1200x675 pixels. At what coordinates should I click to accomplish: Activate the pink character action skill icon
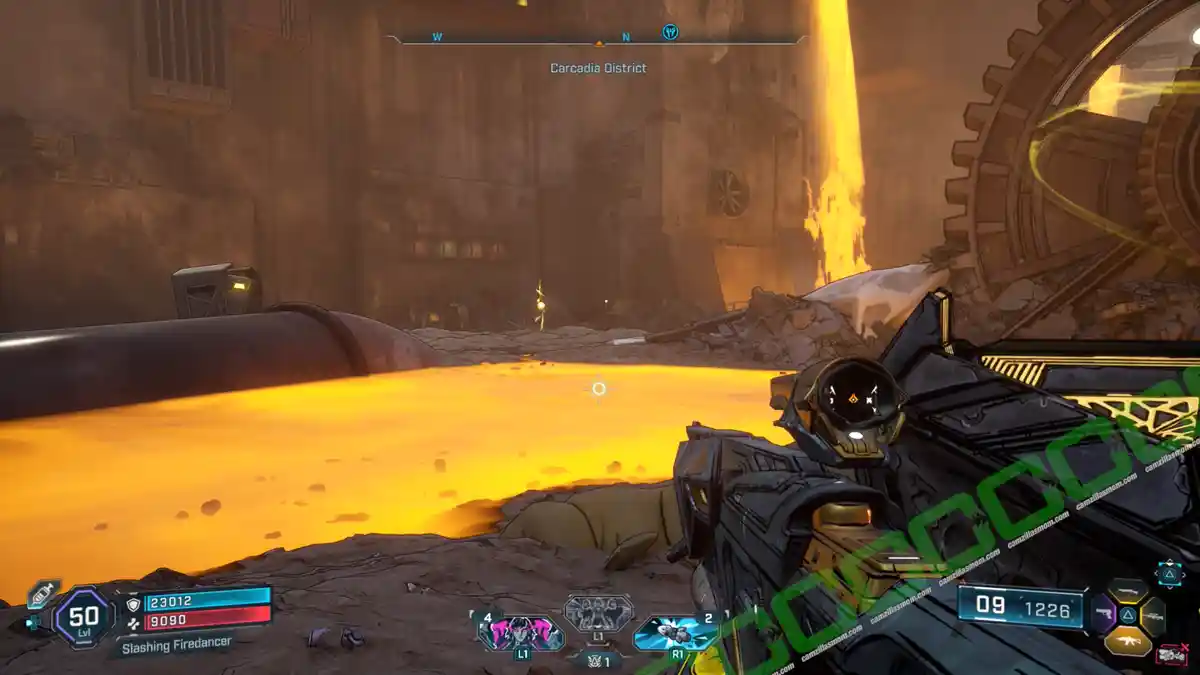pyautogui.click(x=520, y=633)
